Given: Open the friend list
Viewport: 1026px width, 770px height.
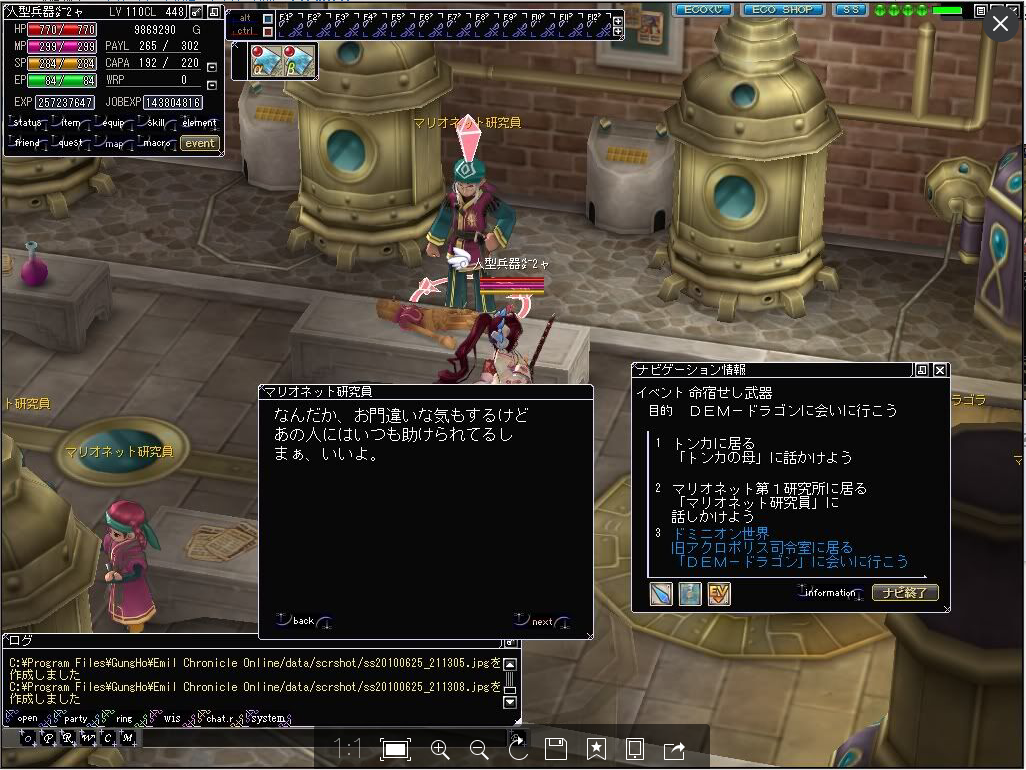Looking at the screenshot, I should click(28, 143).
